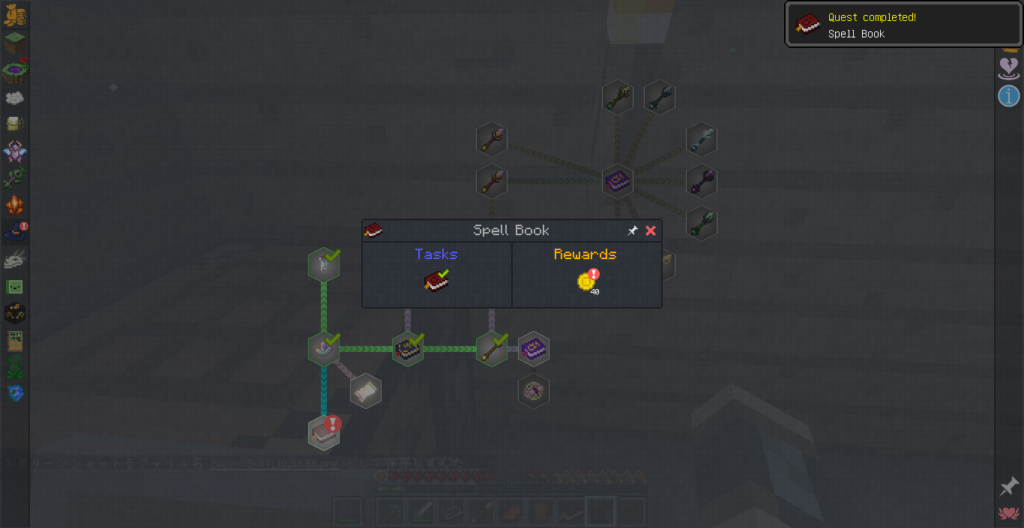Click the pin icon in right sidebar
This screenshot has width=1024, height=528.
[x=1009, y=487]
